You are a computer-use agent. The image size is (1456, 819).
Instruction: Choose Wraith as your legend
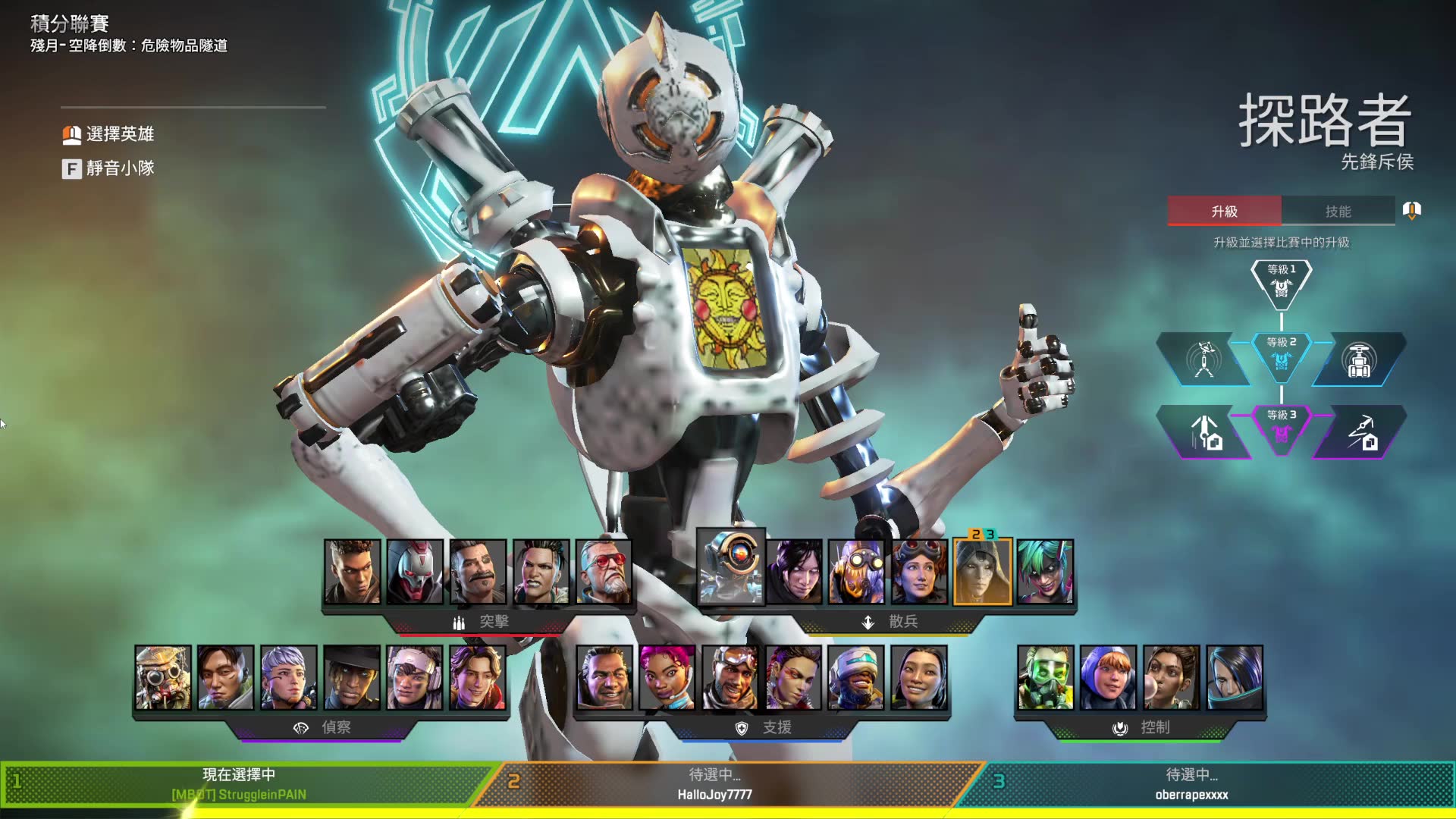794,572
